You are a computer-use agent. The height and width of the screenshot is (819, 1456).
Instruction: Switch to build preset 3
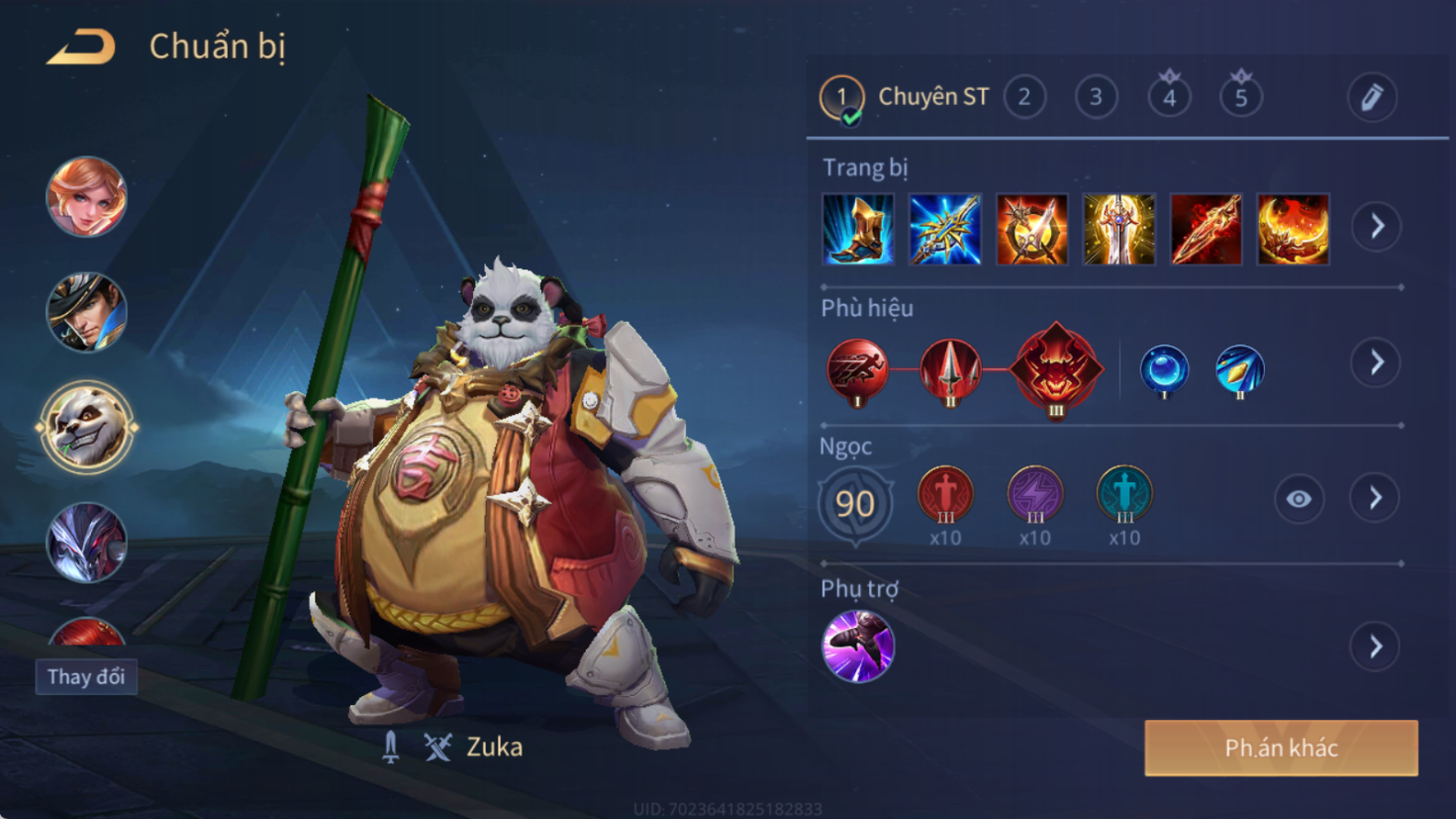[x=1096, y=97]
